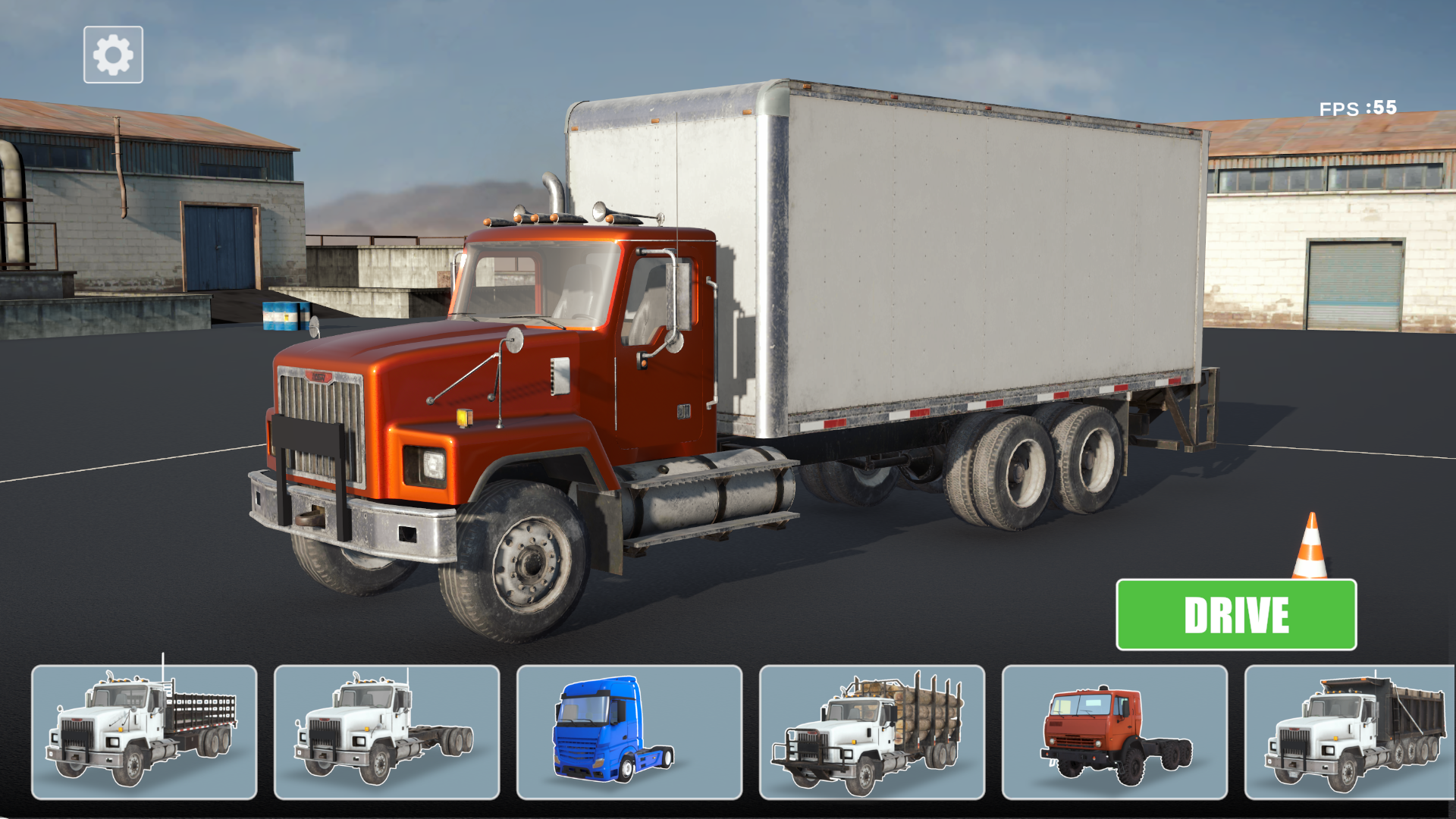Image resolution: width=1456 pixels, height=819 pixels.
Task: Click the blue barrel near the warehouse
Action: 283,316
